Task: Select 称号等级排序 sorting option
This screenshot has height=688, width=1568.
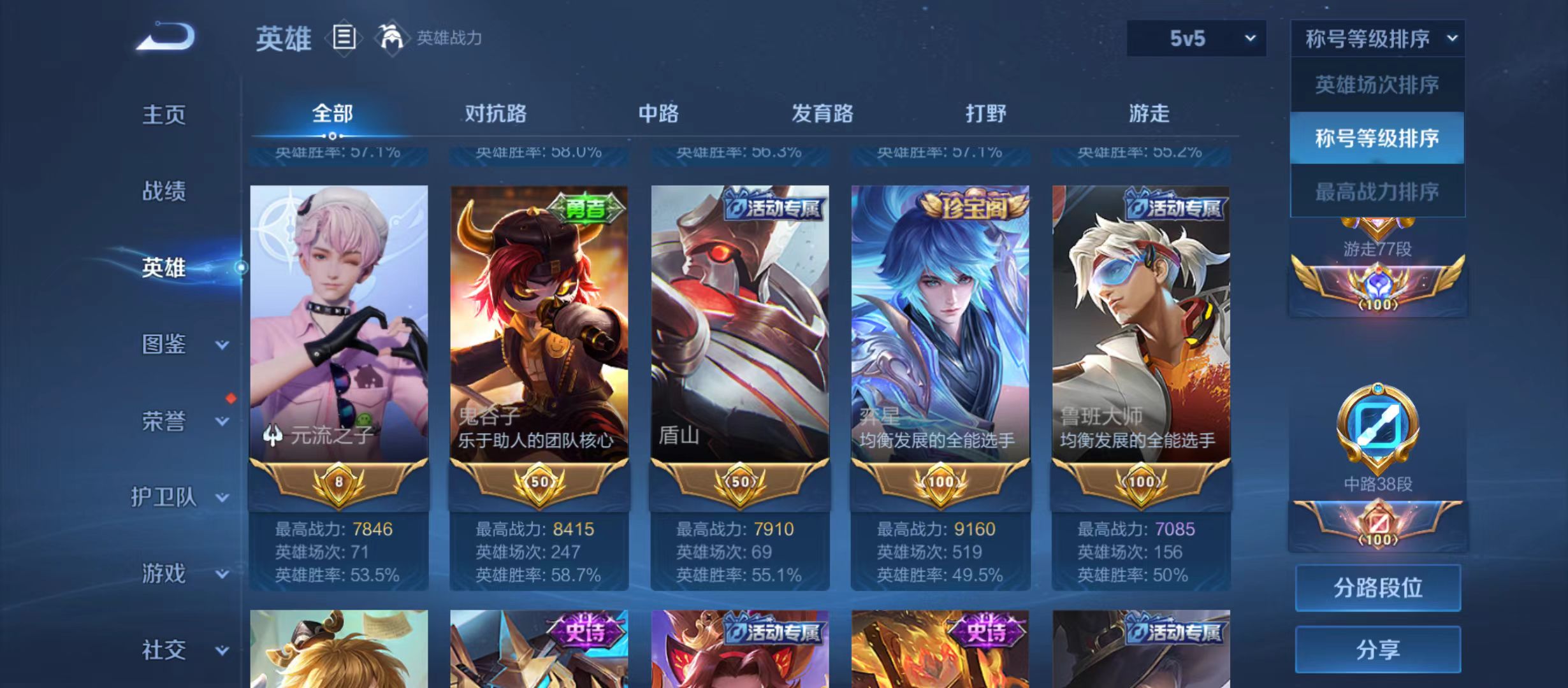Action: [x=1377, y=137]
